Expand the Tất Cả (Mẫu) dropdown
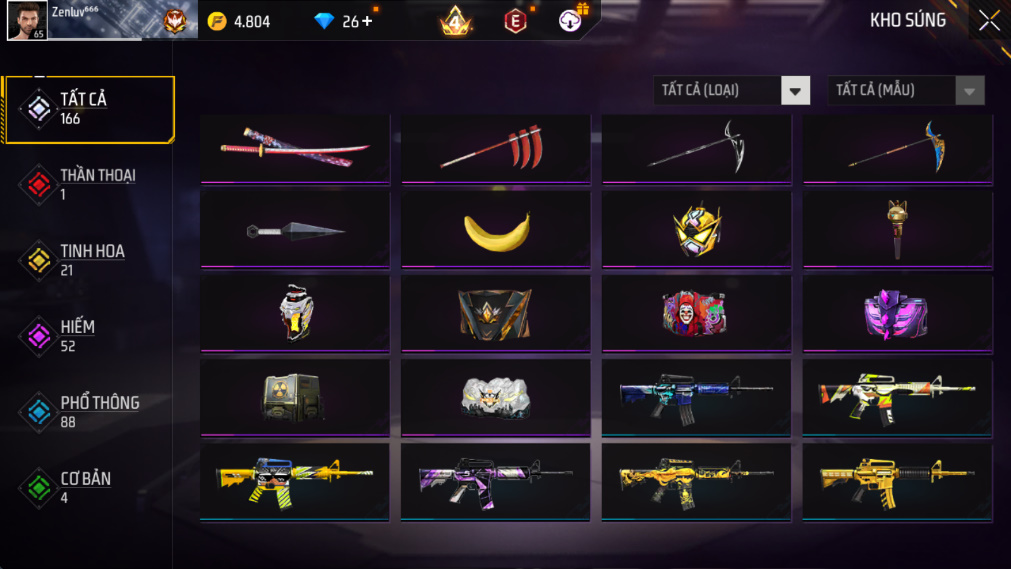 pyautogui.click(x=905, y=91)
